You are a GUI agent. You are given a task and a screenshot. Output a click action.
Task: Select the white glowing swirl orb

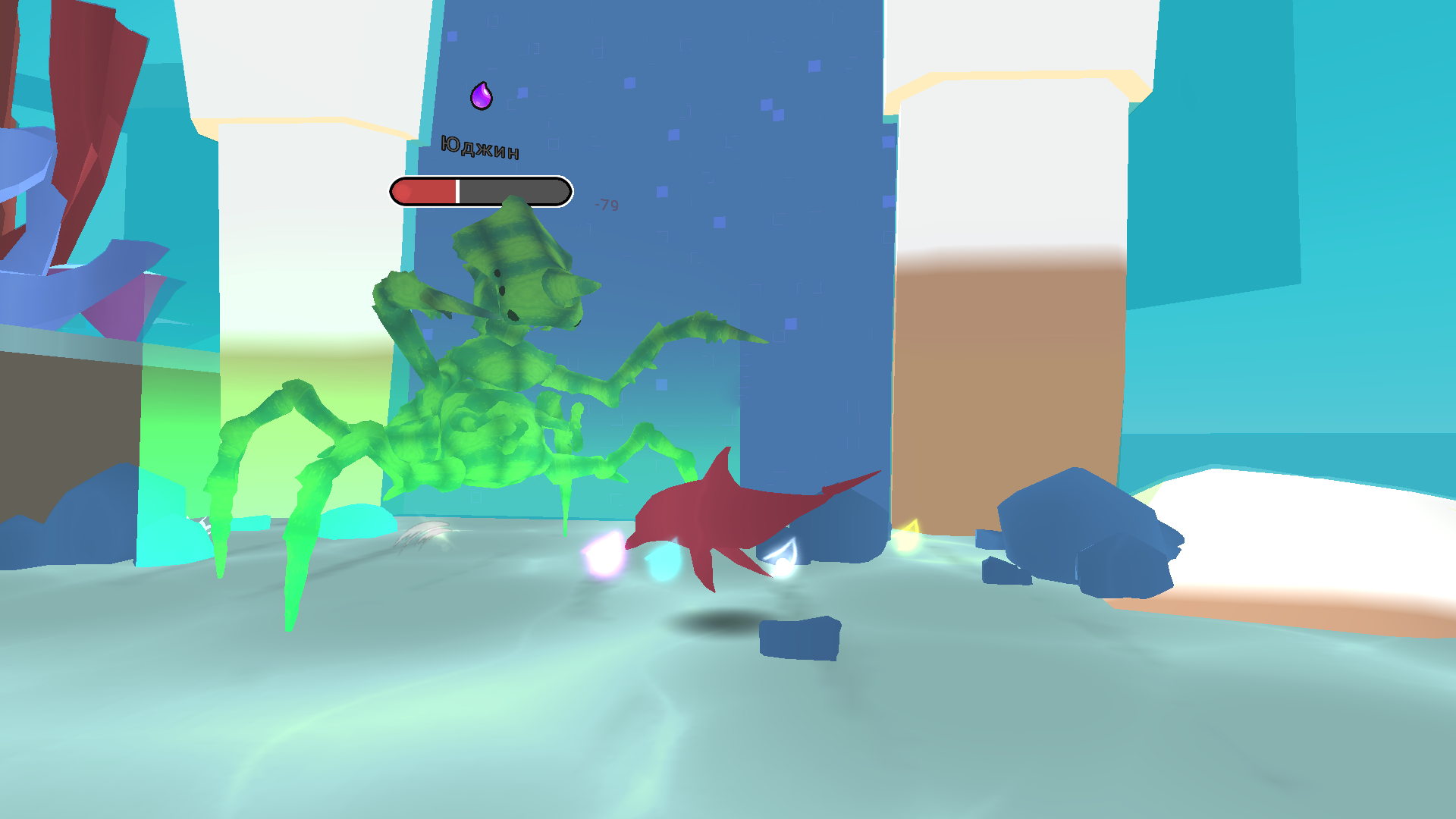tap(781, 561)
